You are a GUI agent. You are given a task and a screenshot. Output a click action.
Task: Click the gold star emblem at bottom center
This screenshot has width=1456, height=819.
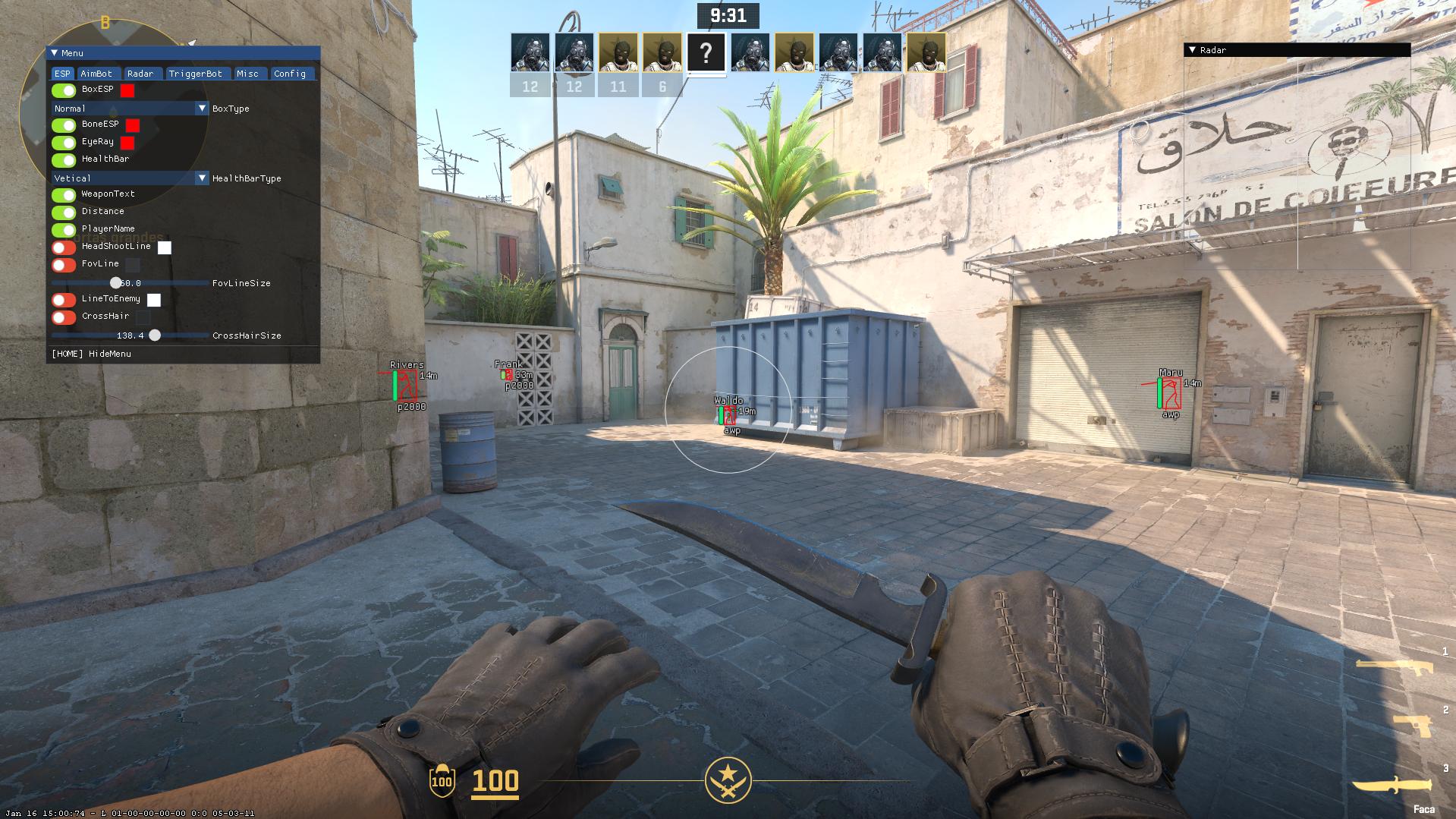tap(728, 780)
